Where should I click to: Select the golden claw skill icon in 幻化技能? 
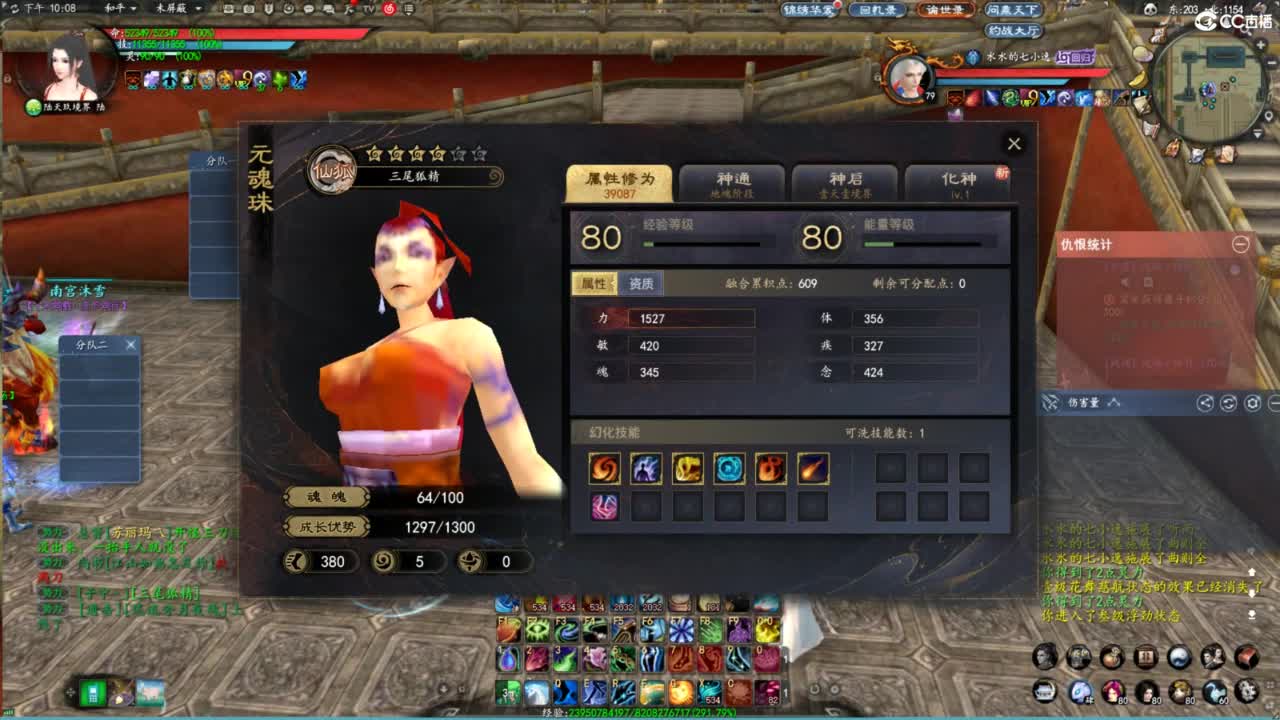pos(687,467)
